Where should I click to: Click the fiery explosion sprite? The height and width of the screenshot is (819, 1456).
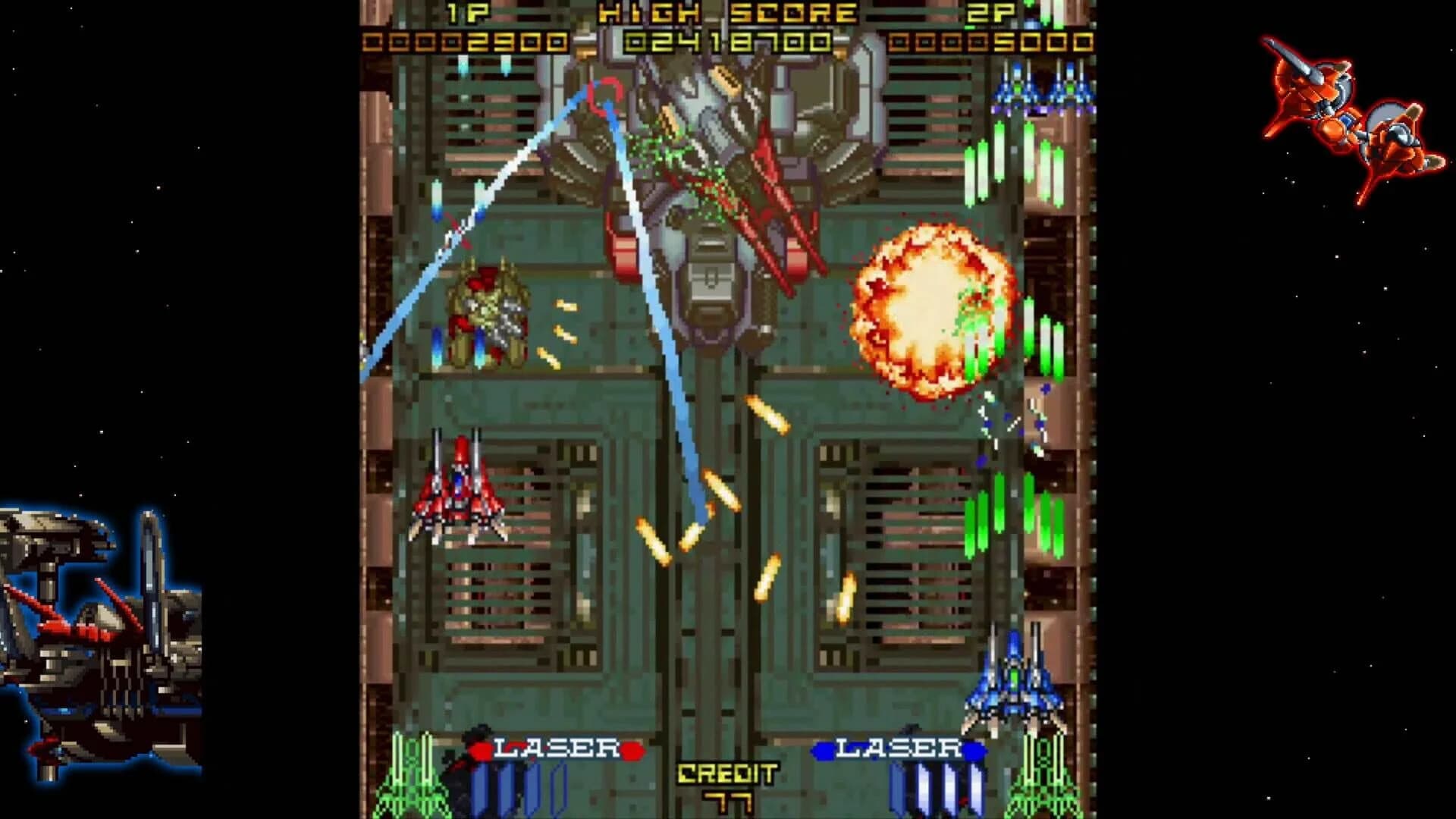click(x=933, y=311)
